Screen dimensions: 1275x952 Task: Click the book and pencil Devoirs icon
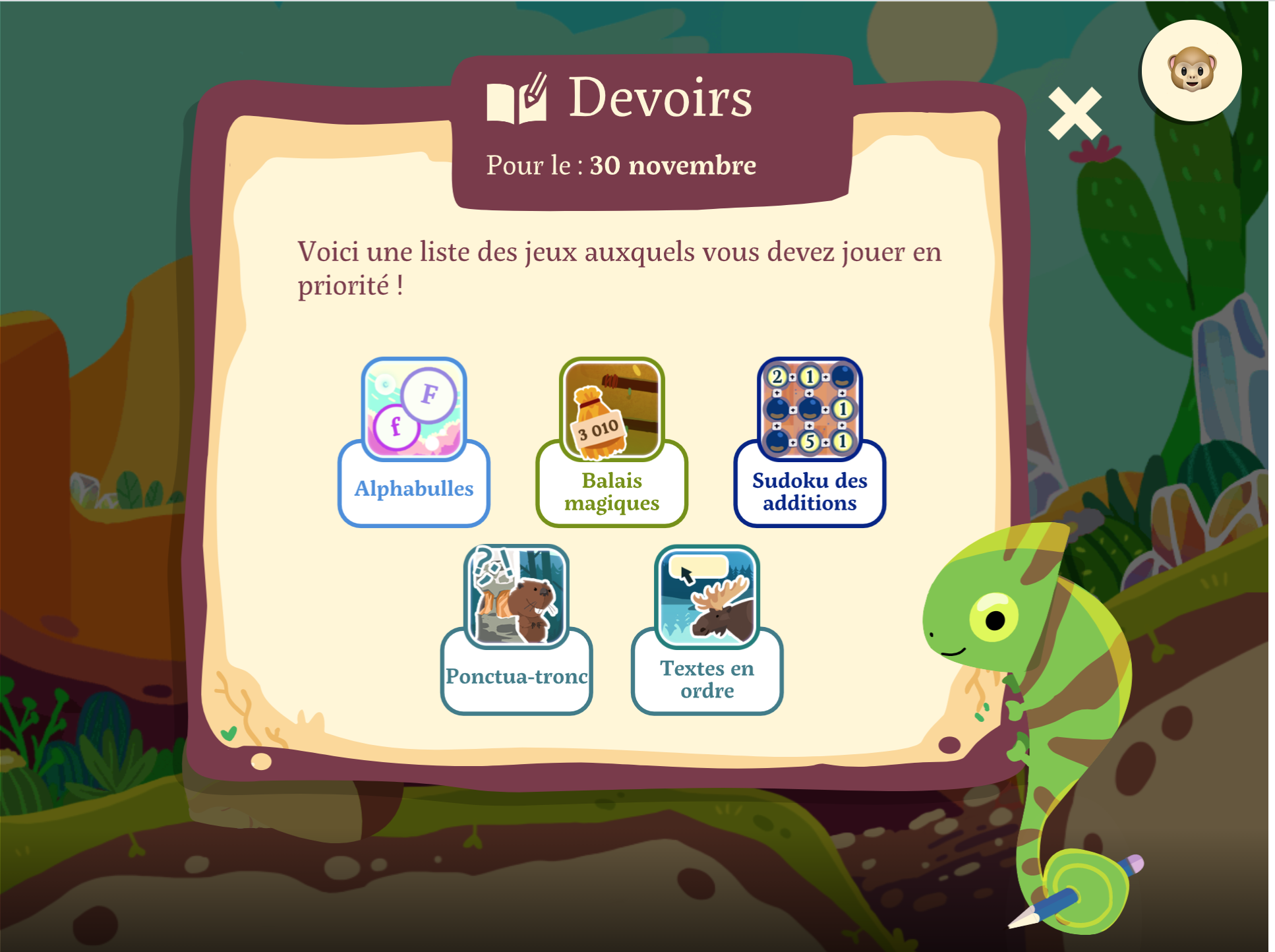[x=518, y=99]
